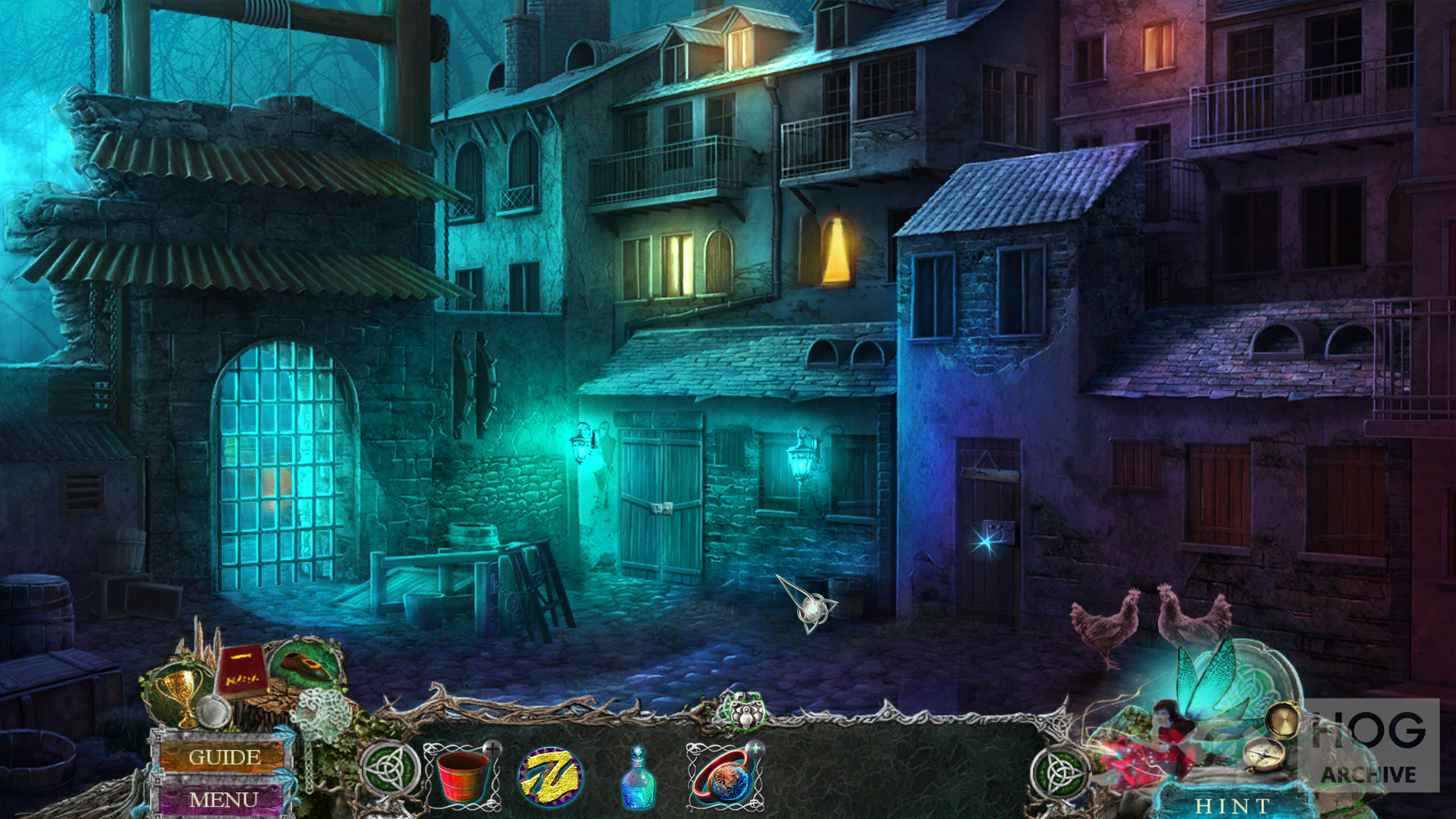The width and height of the screenshot is (1456, 819).
Task: Pick the golden Z emblem item
Action: (x=550, y=777)
